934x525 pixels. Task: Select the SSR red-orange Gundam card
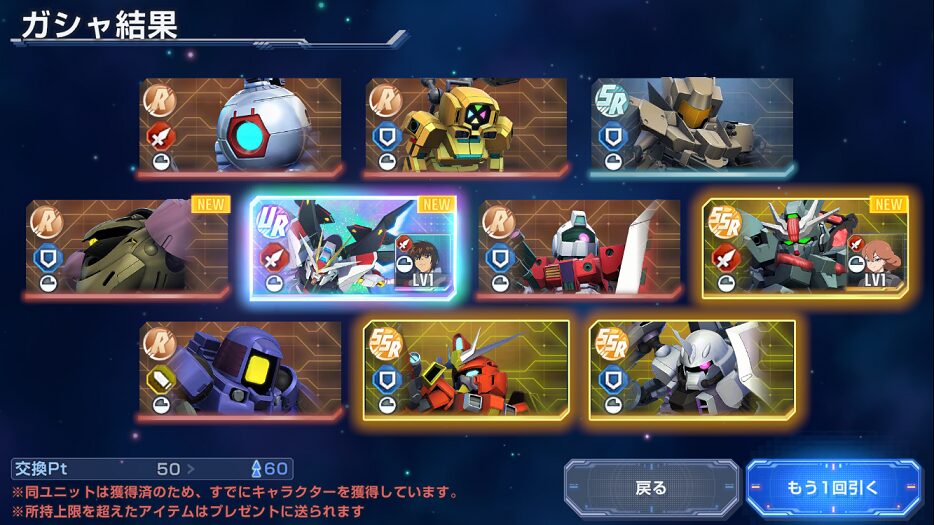(466, 369)
